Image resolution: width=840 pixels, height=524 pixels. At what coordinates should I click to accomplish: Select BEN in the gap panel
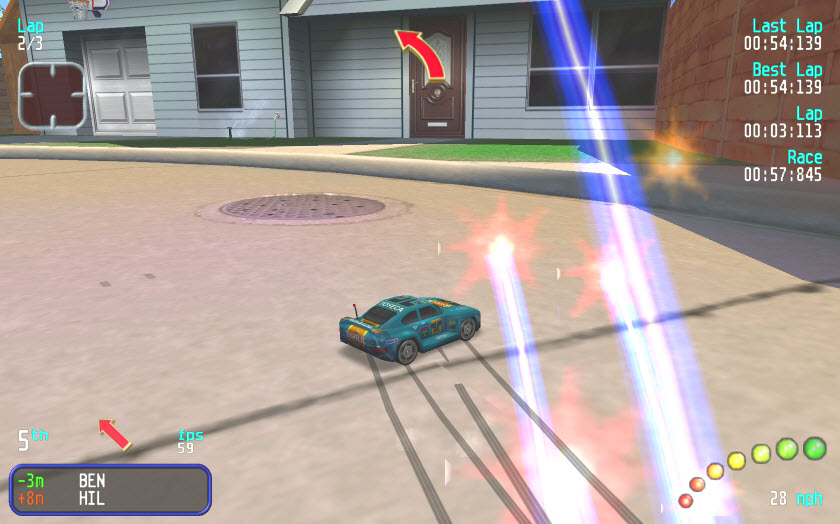pyautogui.click(x=92, y=480)
